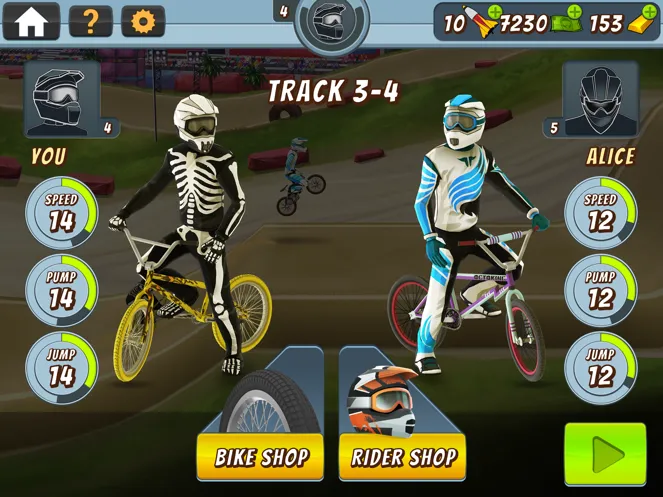Select your Speed 14 stat gauge
The image size is (663, 497).
pyautogui.click(x=62, y=213)
